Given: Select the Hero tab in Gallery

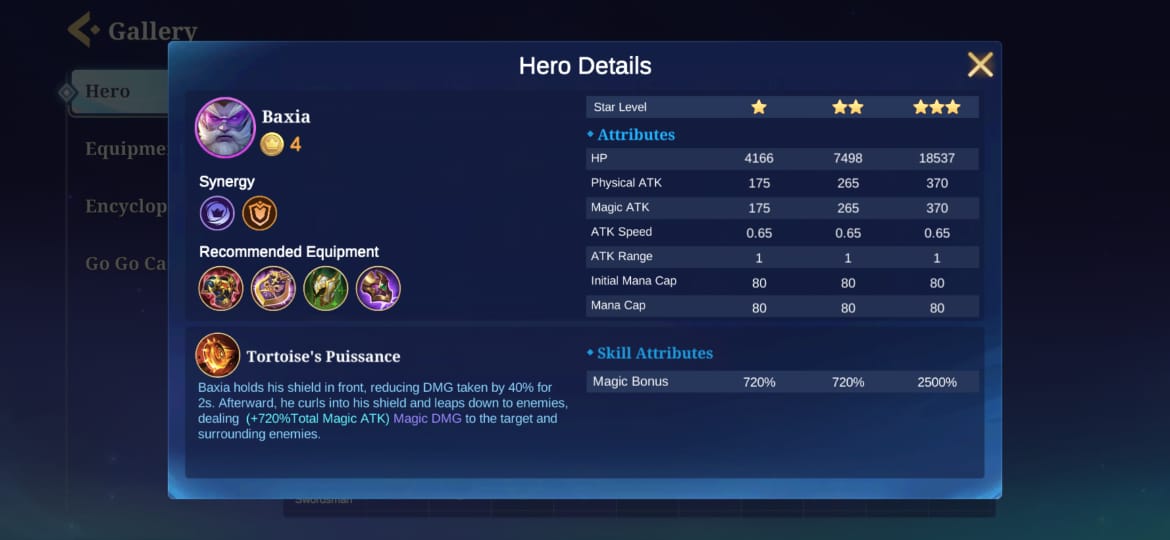Looking at the screenshot, I should click(107, 92).
